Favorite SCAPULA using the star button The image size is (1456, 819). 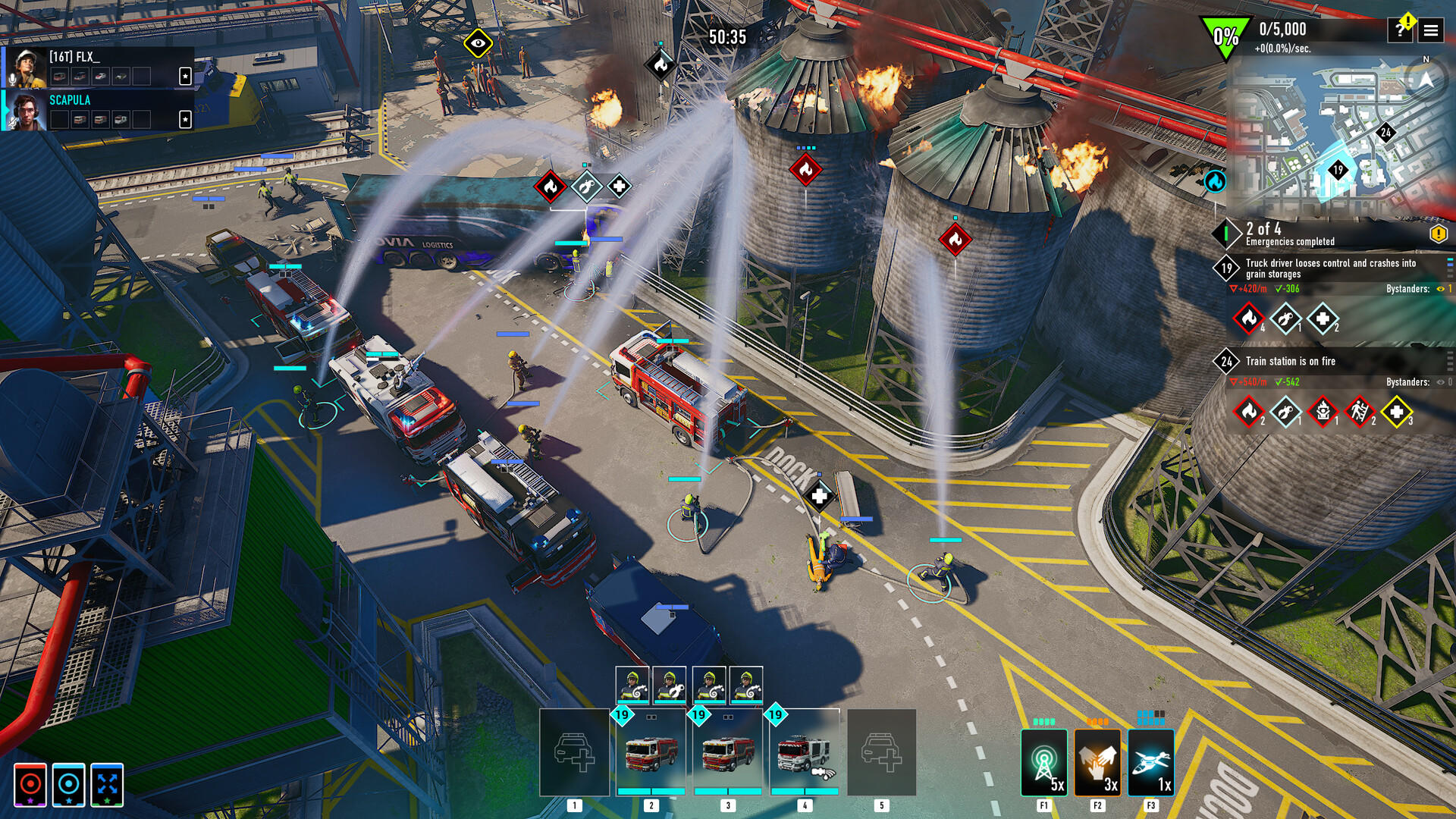pos(184,119)
